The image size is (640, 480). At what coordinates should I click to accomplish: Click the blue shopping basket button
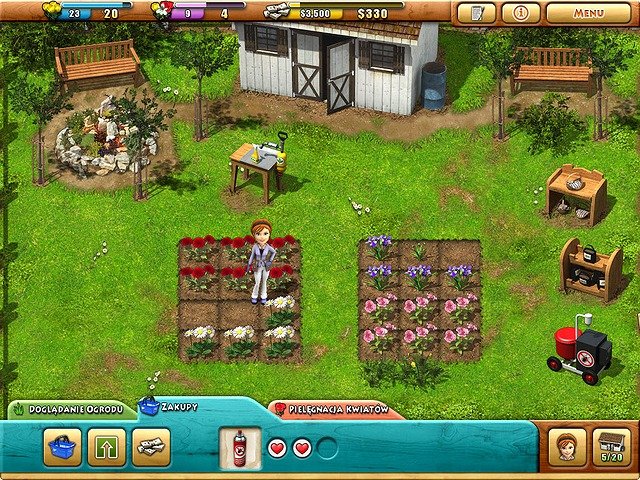(x=62, y=447)
